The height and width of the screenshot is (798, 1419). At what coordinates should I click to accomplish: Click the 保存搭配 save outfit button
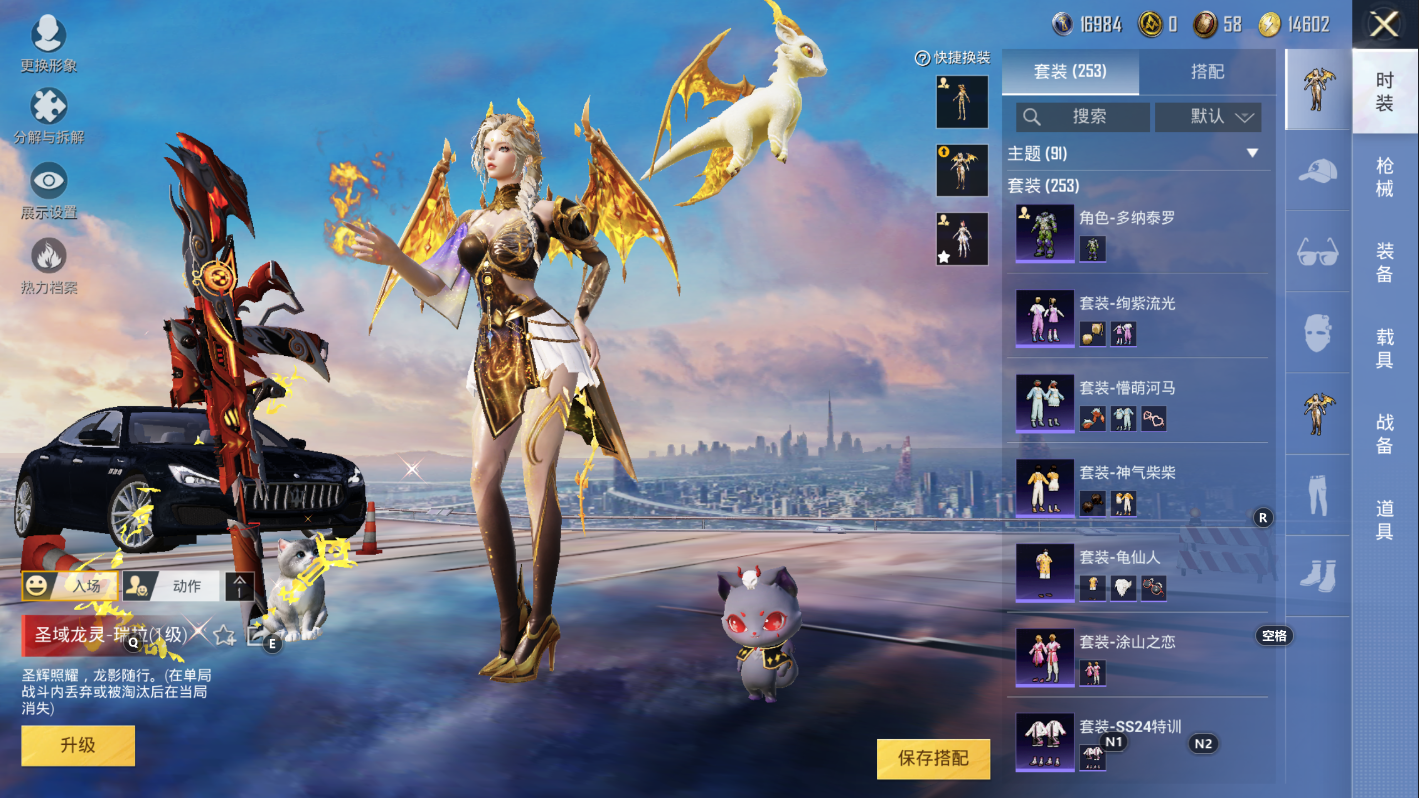click(933, 759)
